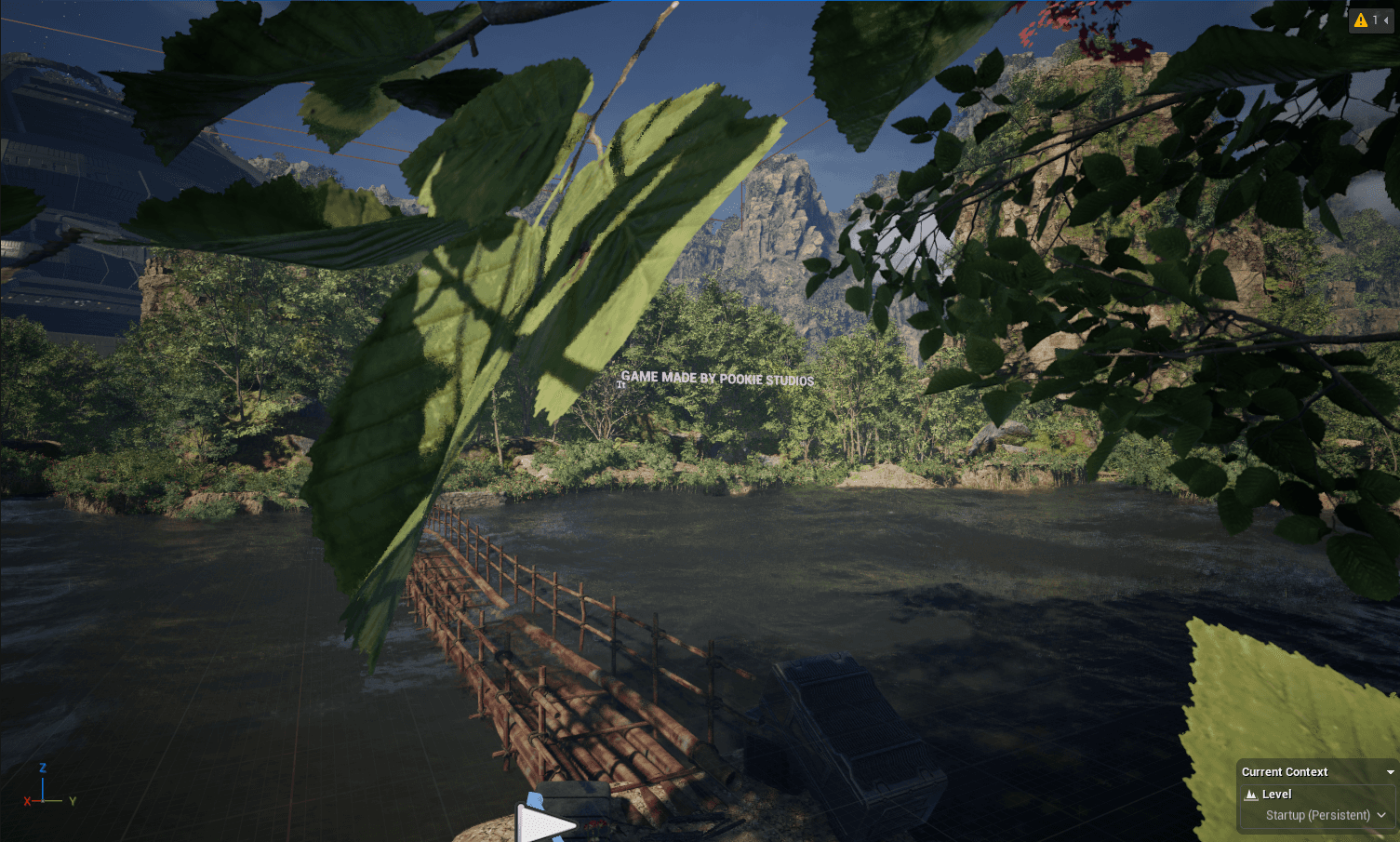This screenshot has height=842, width=1400.
Task: Collapse the Current Context panel with its arrow
Action: pos(1390,772)
